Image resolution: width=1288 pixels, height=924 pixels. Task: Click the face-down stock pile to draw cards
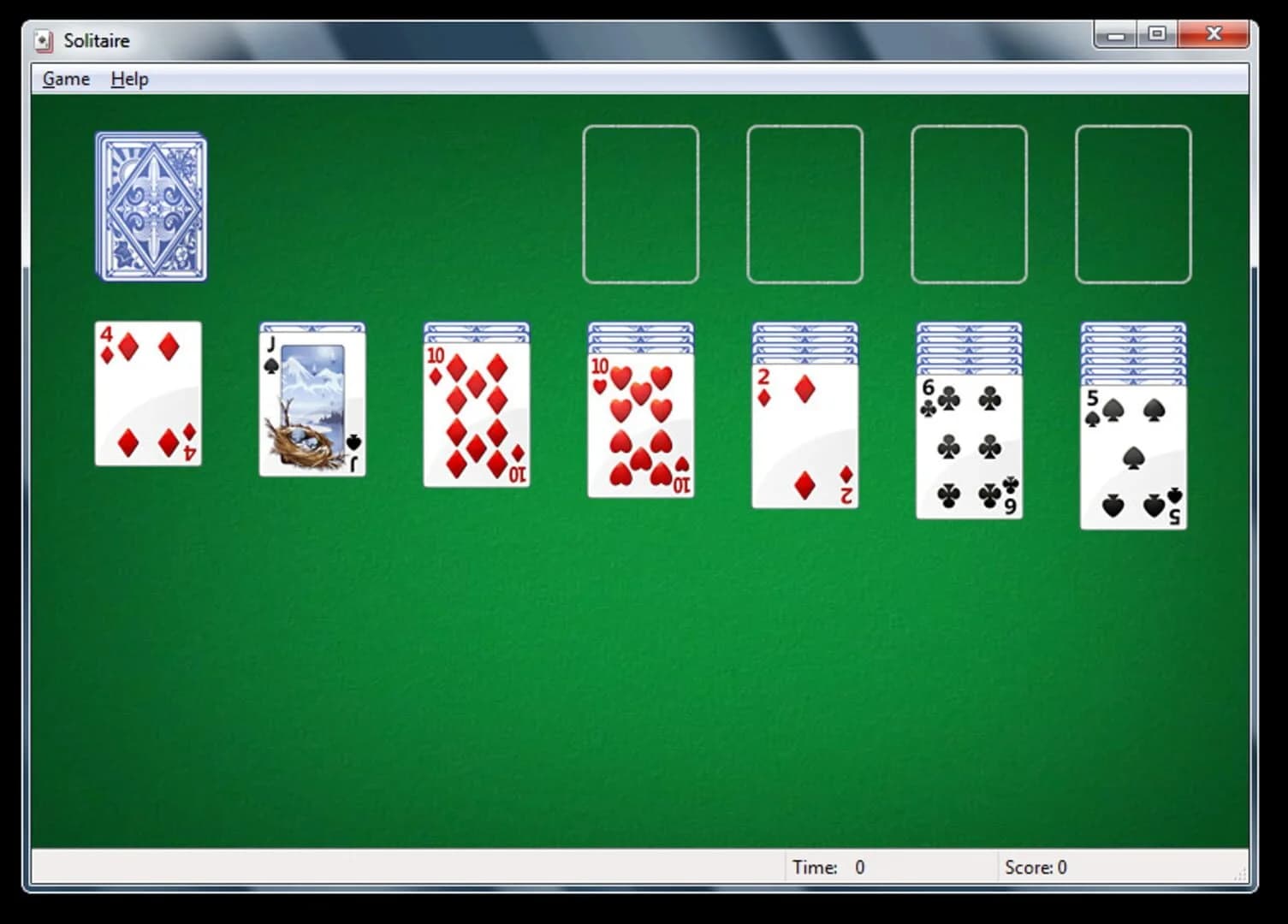[x=151, y=205]
